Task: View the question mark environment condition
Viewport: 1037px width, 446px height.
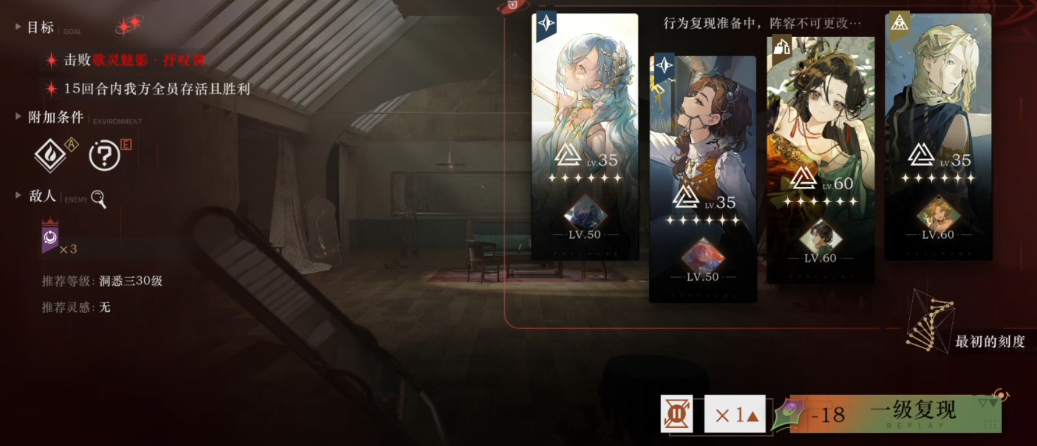Action: click(x=104, y=155)
